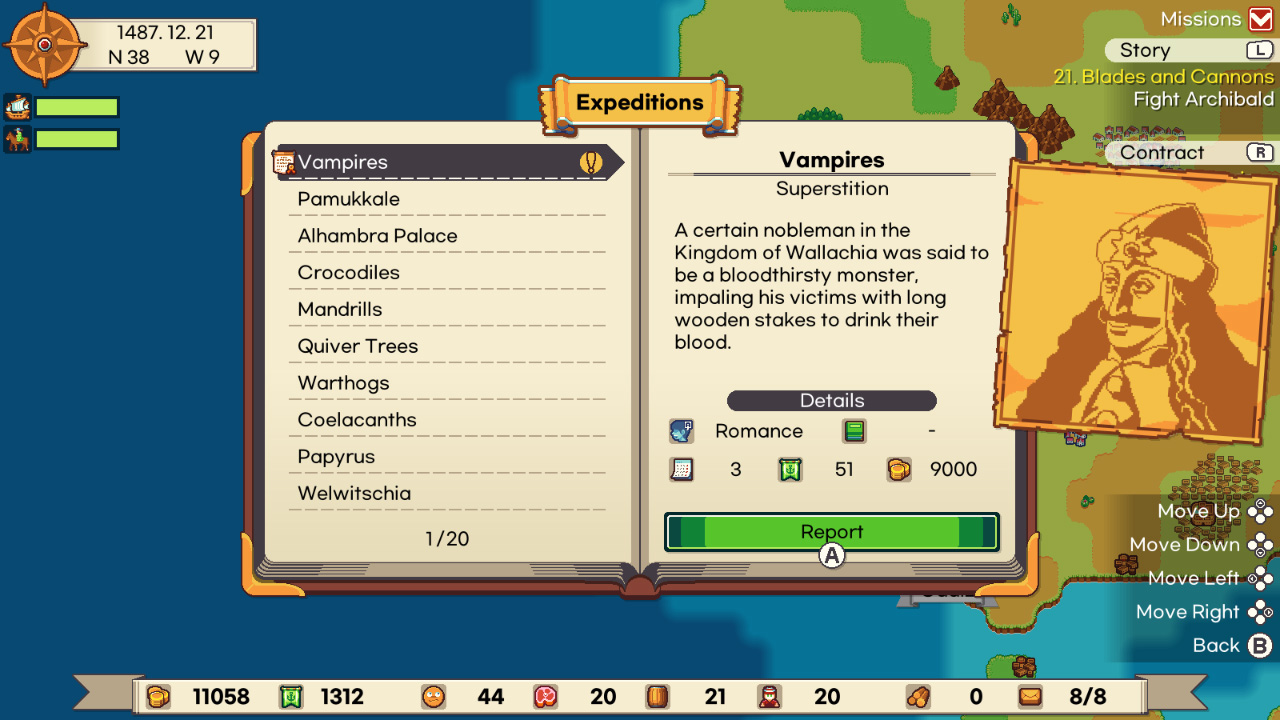
Task: Click the crew member icon showing 20
Action: (770, 696)
